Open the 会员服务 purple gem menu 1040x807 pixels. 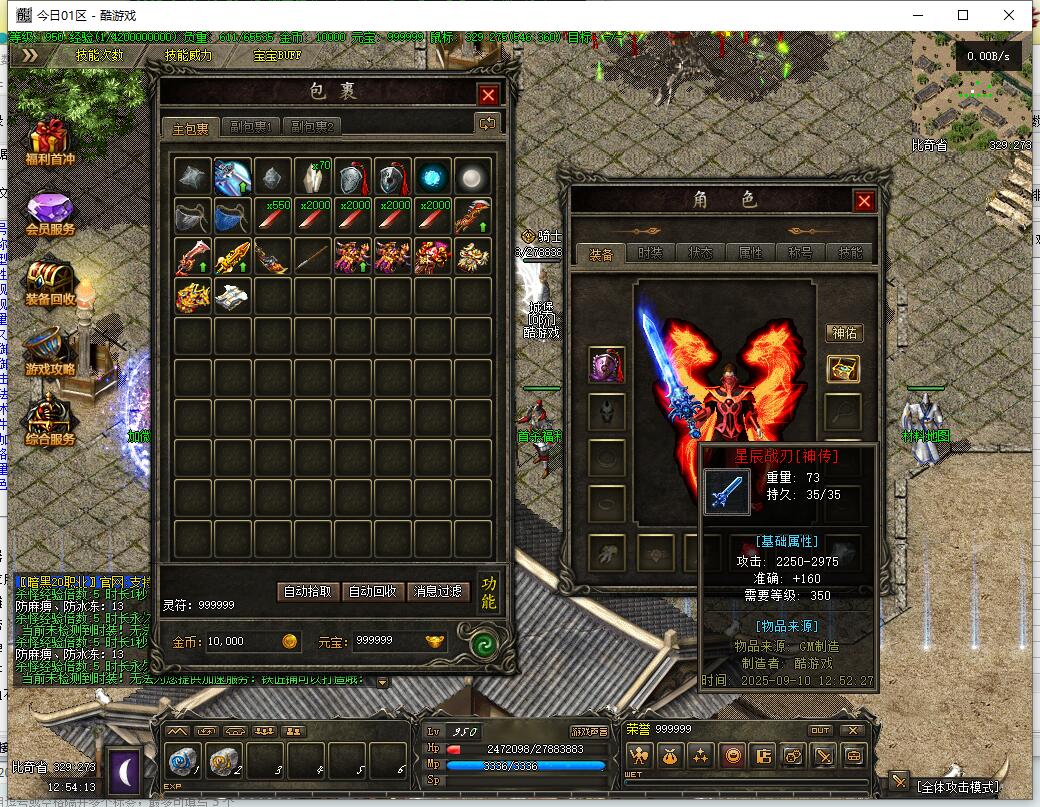point(50,214)
